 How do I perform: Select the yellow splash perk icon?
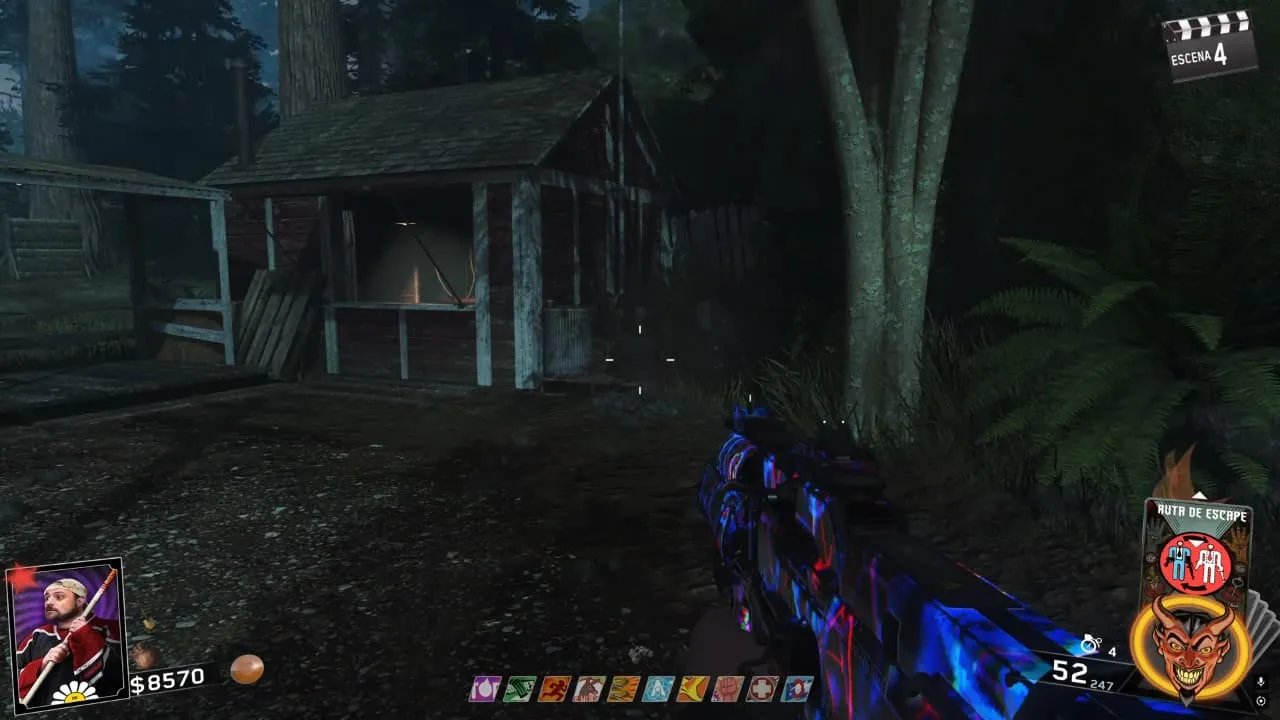point(692,689)
